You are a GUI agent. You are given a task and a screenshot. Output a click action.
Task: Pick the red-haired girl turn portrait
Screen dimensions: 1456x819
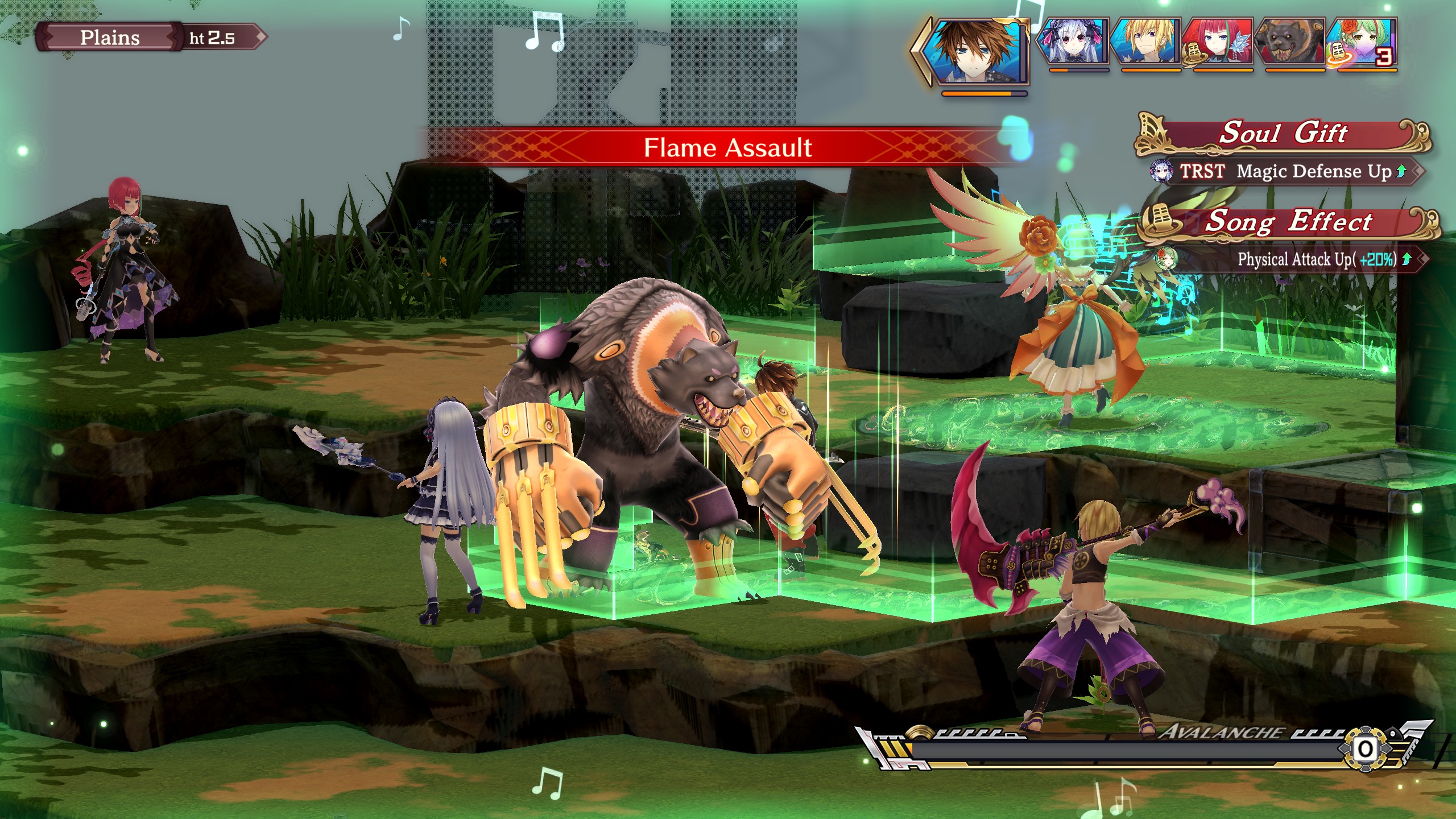pos(1217,42)
